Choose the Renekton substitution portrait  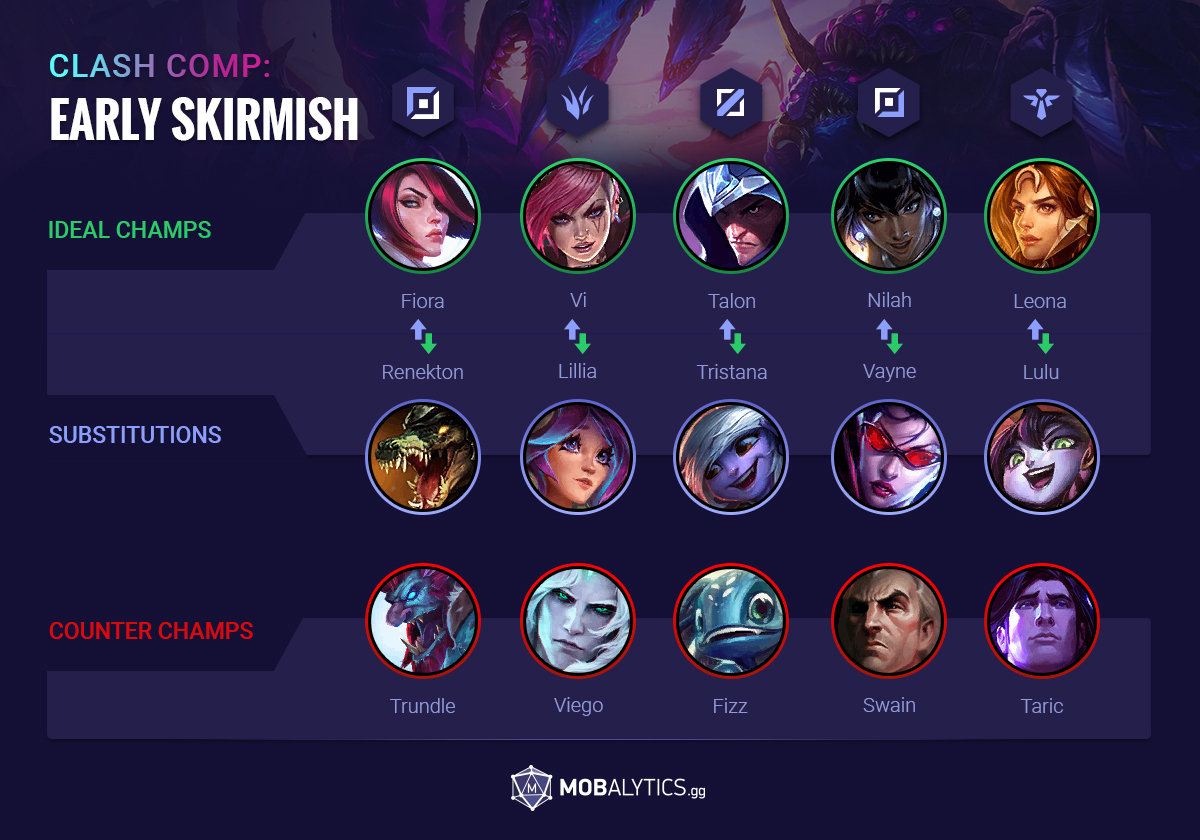tap(423, 457)
